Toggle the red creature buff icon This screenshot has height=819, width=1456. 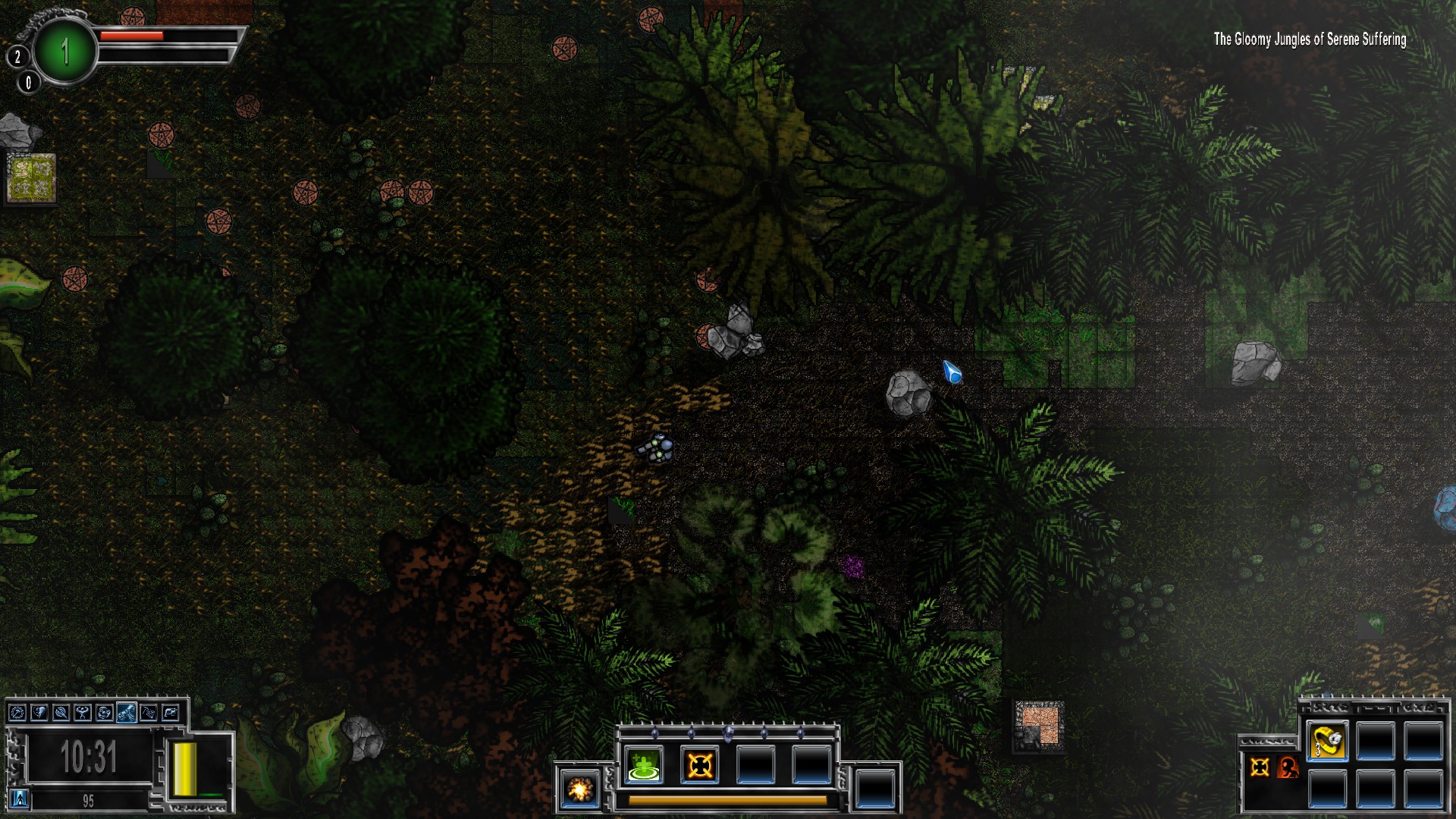[1288, 768]
